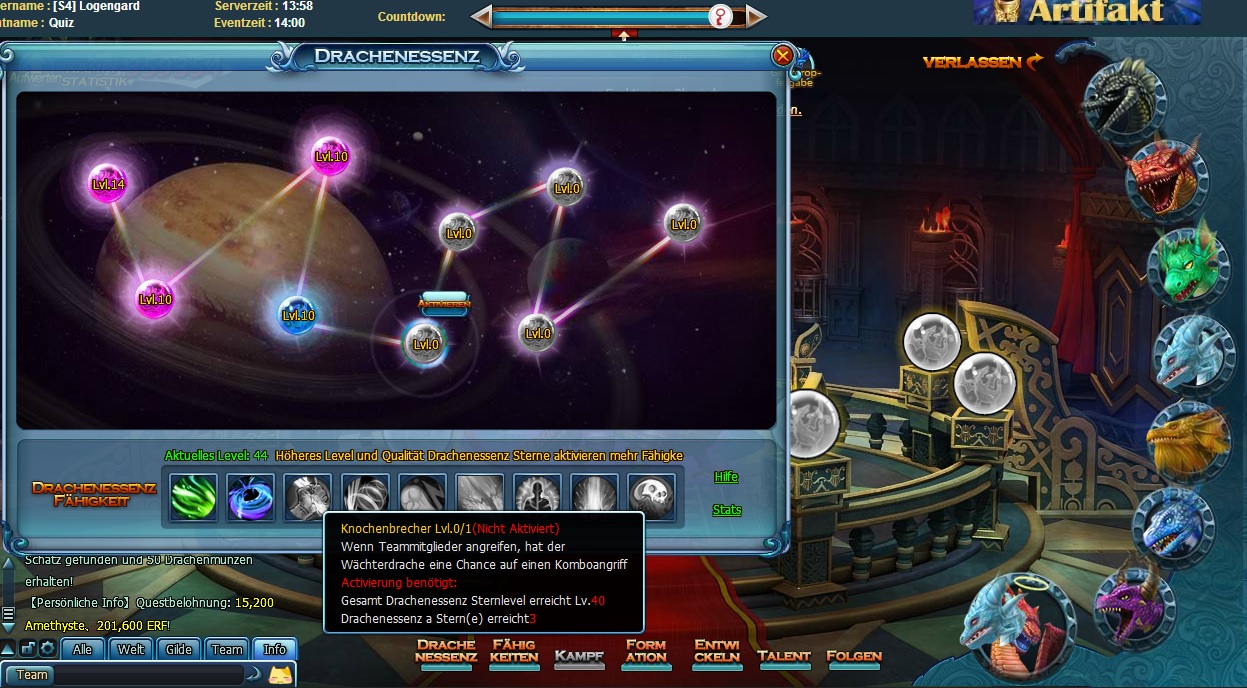Choose the red dragon portrait

tap(1164, 178)
